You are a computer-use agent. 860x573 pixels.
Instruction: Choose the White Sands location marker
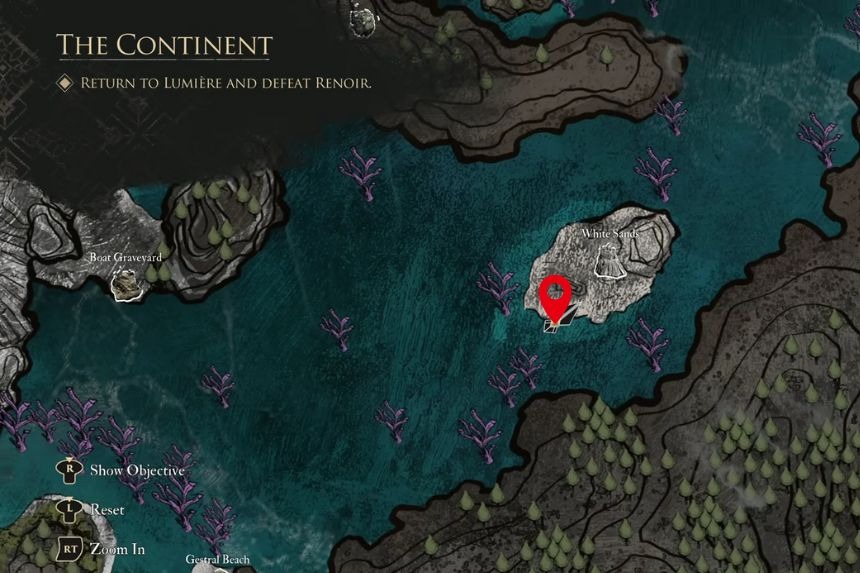click(610, 260)
